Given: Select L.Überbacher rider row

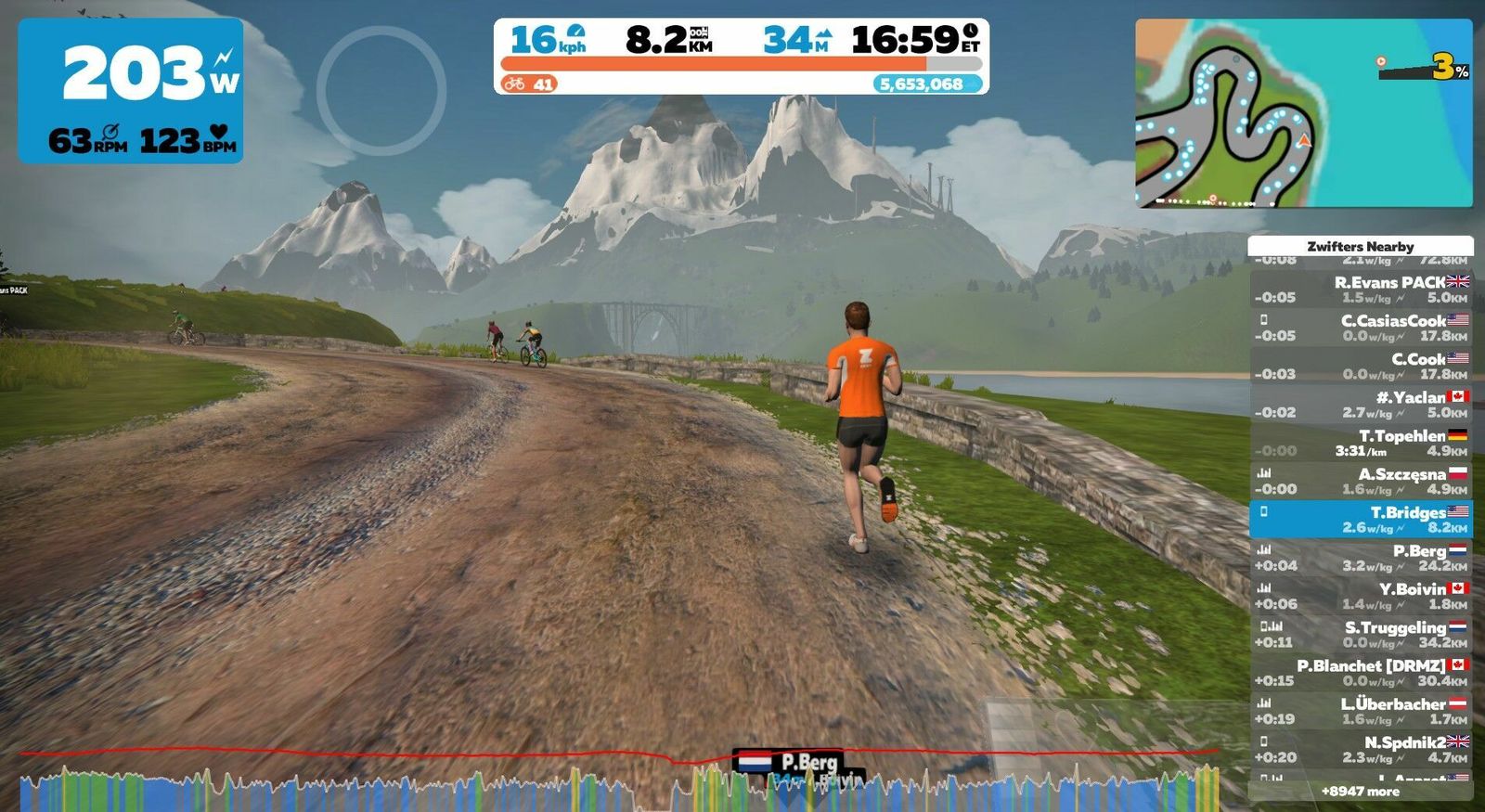Looking at the screenshot, I should click(x=1361, y=711).
